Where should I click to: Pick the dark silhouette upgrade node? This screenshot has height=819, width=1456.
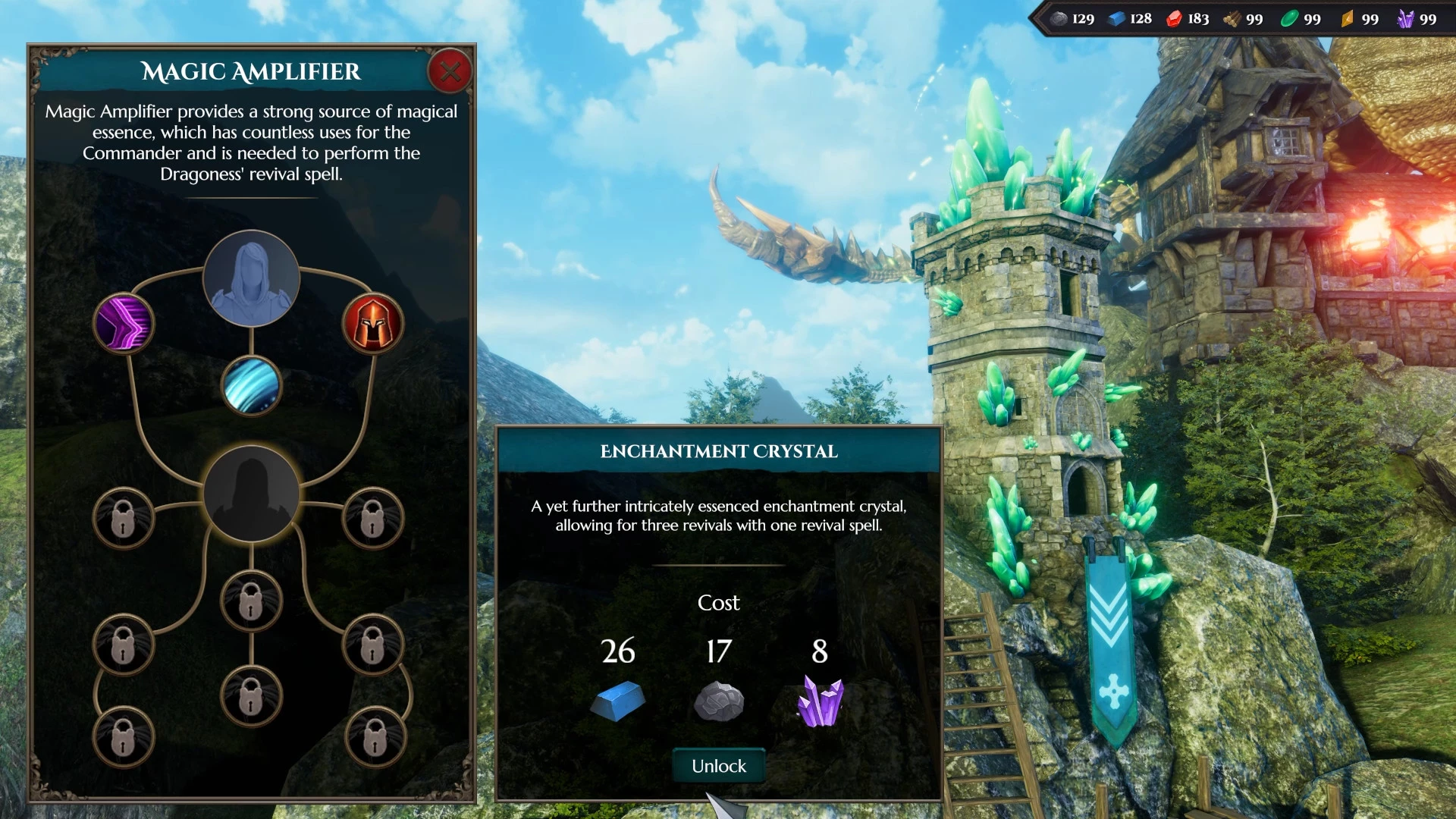(x=251, y=494)
